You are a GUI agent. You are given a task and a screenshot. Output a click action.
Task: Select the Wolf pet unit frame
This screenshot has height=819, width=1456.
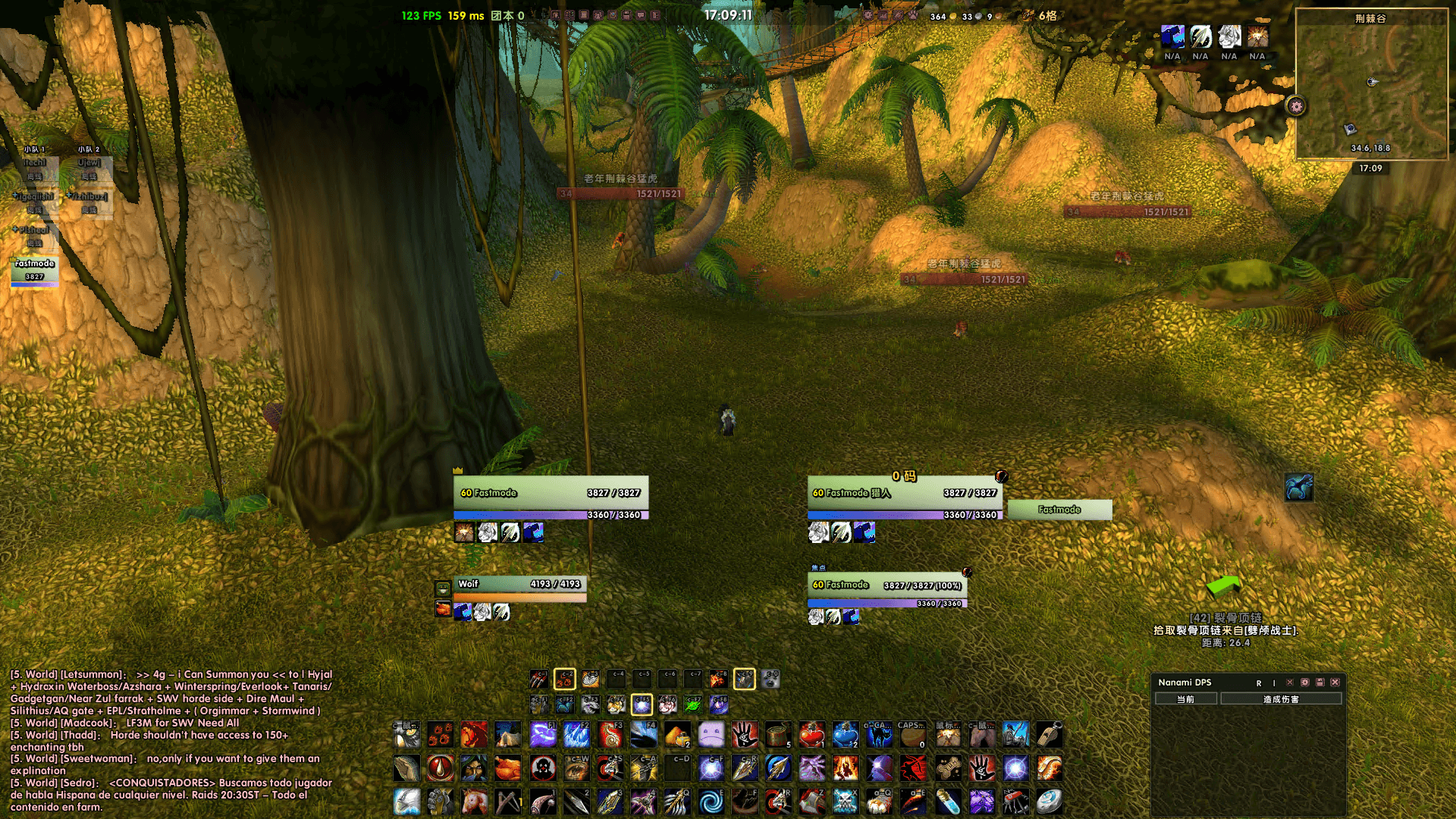(x=519, y=585)
